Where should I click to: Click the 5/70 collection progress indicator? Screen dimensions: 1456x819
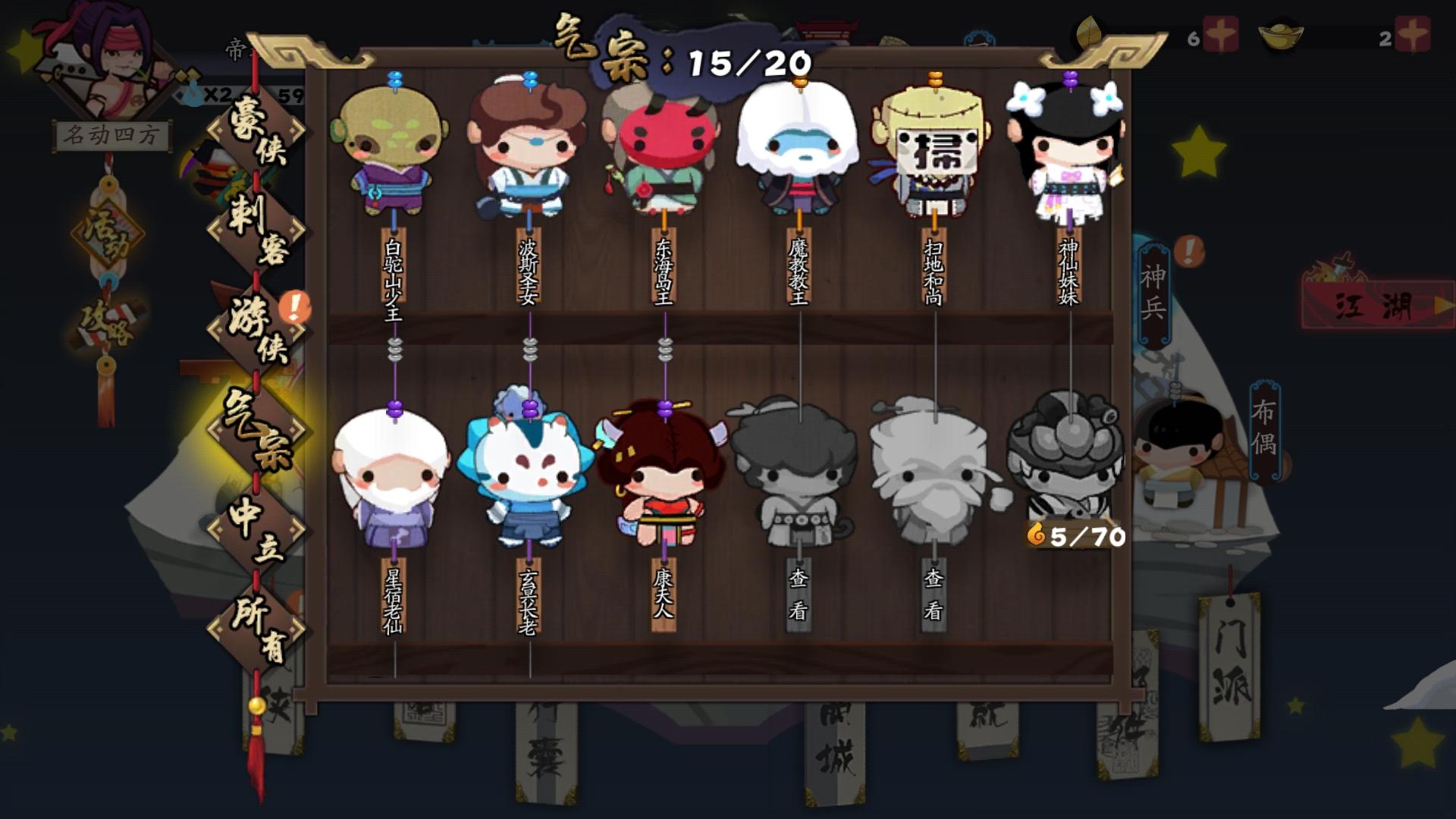[1077, 536]
